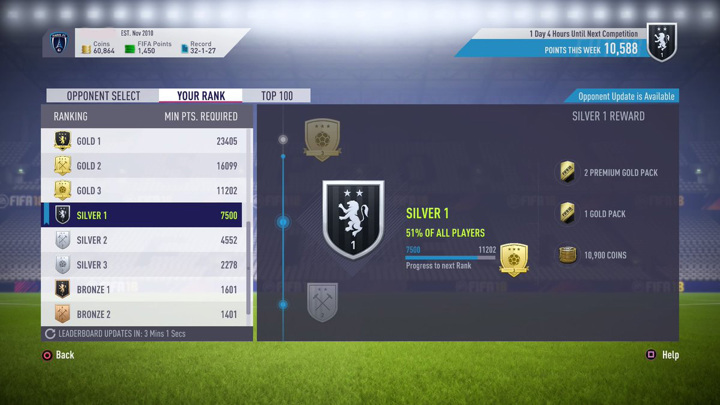Choose the Gold 2 ranking row
720x405 pixels.
point(146,166)
